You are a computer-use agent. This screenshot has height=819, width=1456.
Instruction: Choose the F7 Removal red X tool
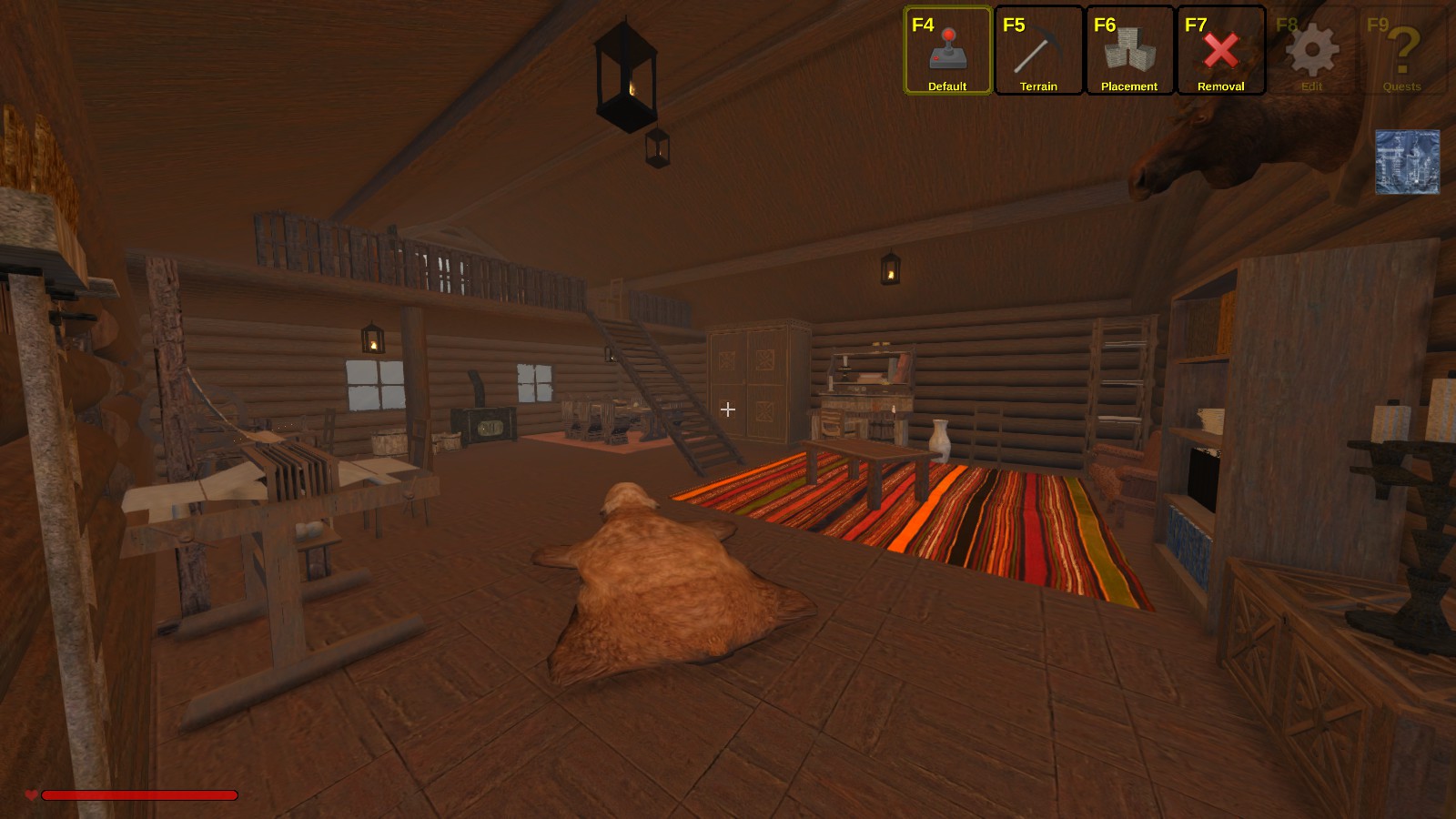coord(1220,51)
